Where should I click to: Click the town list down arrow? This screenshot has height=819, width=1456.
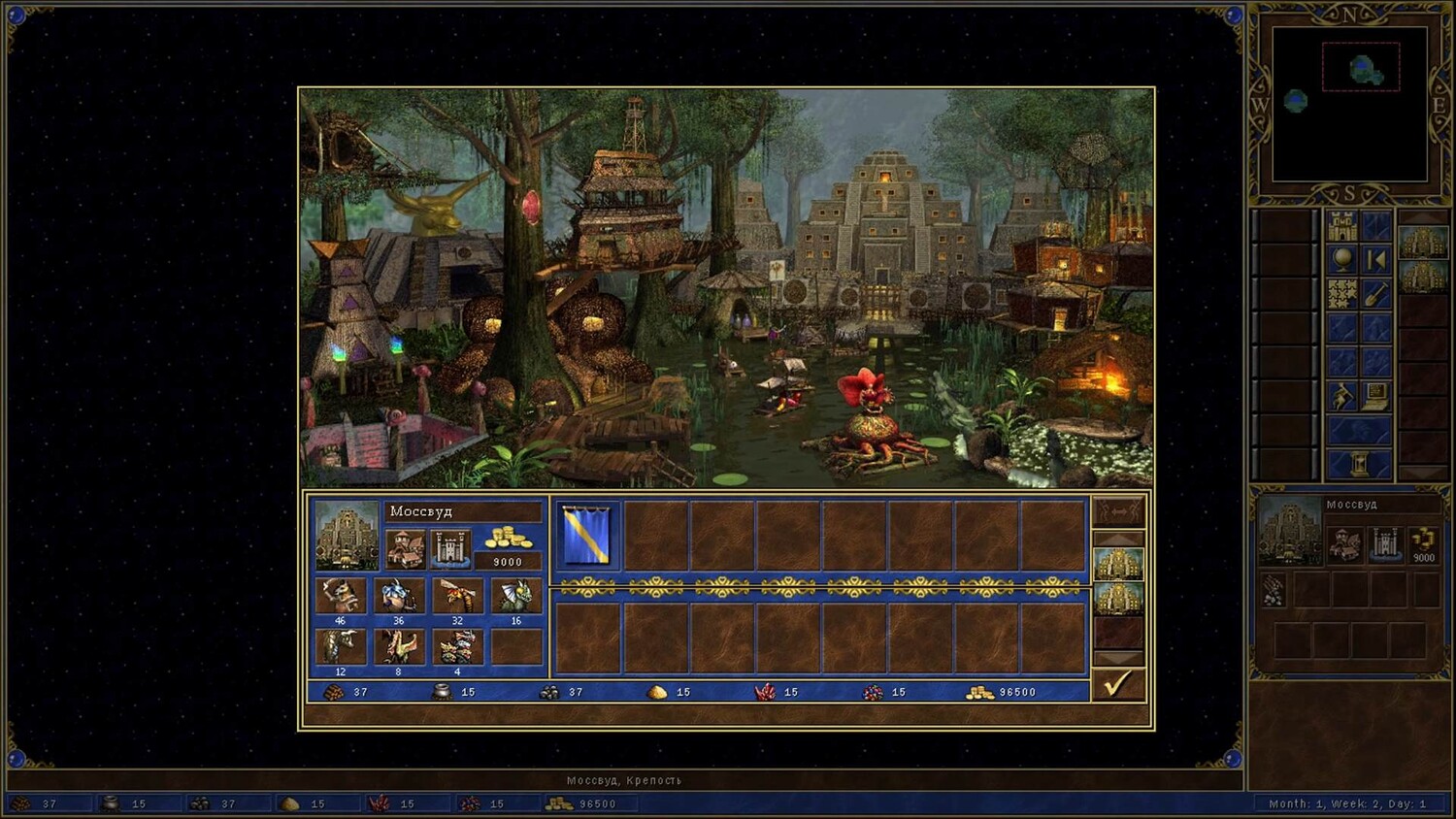tap(1118, 659)
